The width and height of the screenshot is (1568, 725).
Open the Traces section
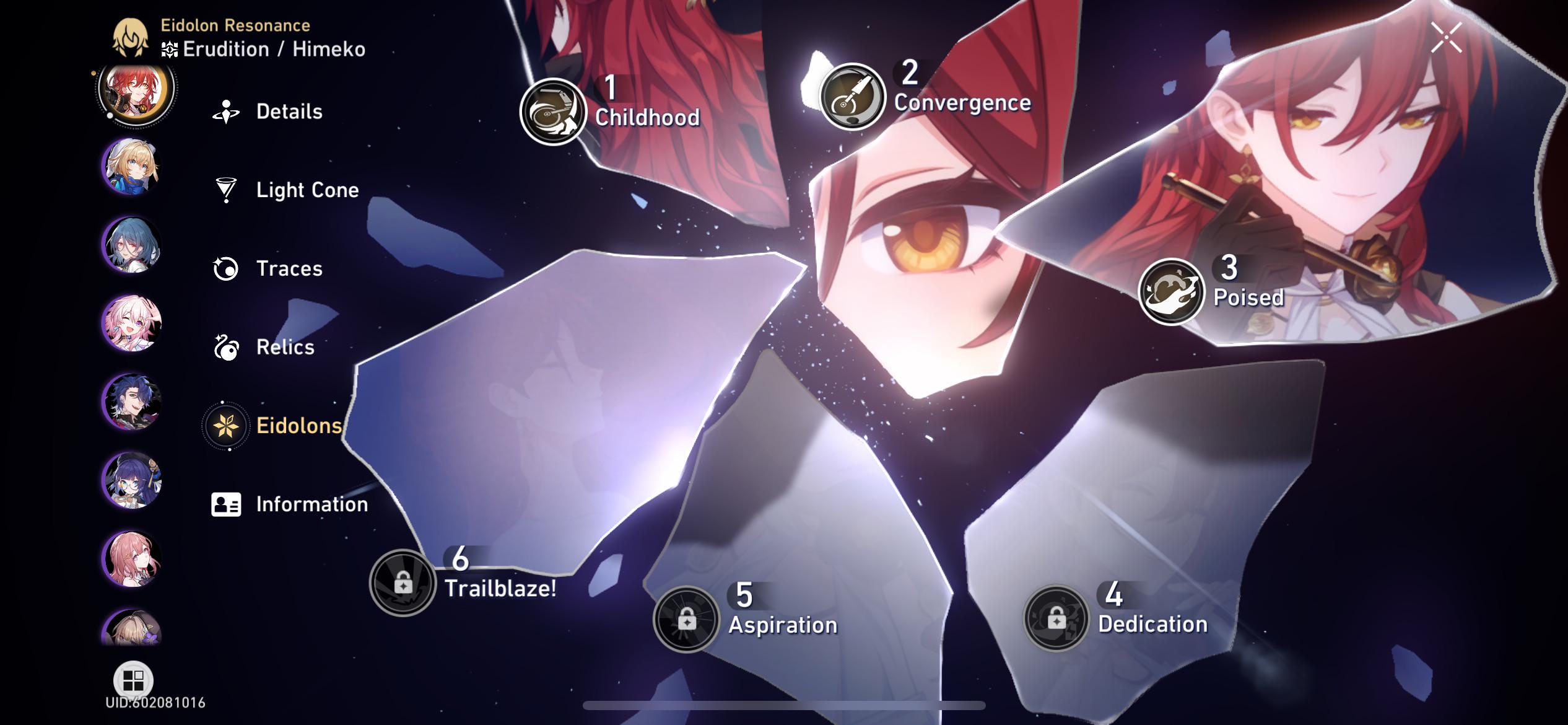(x=269, y=268)
